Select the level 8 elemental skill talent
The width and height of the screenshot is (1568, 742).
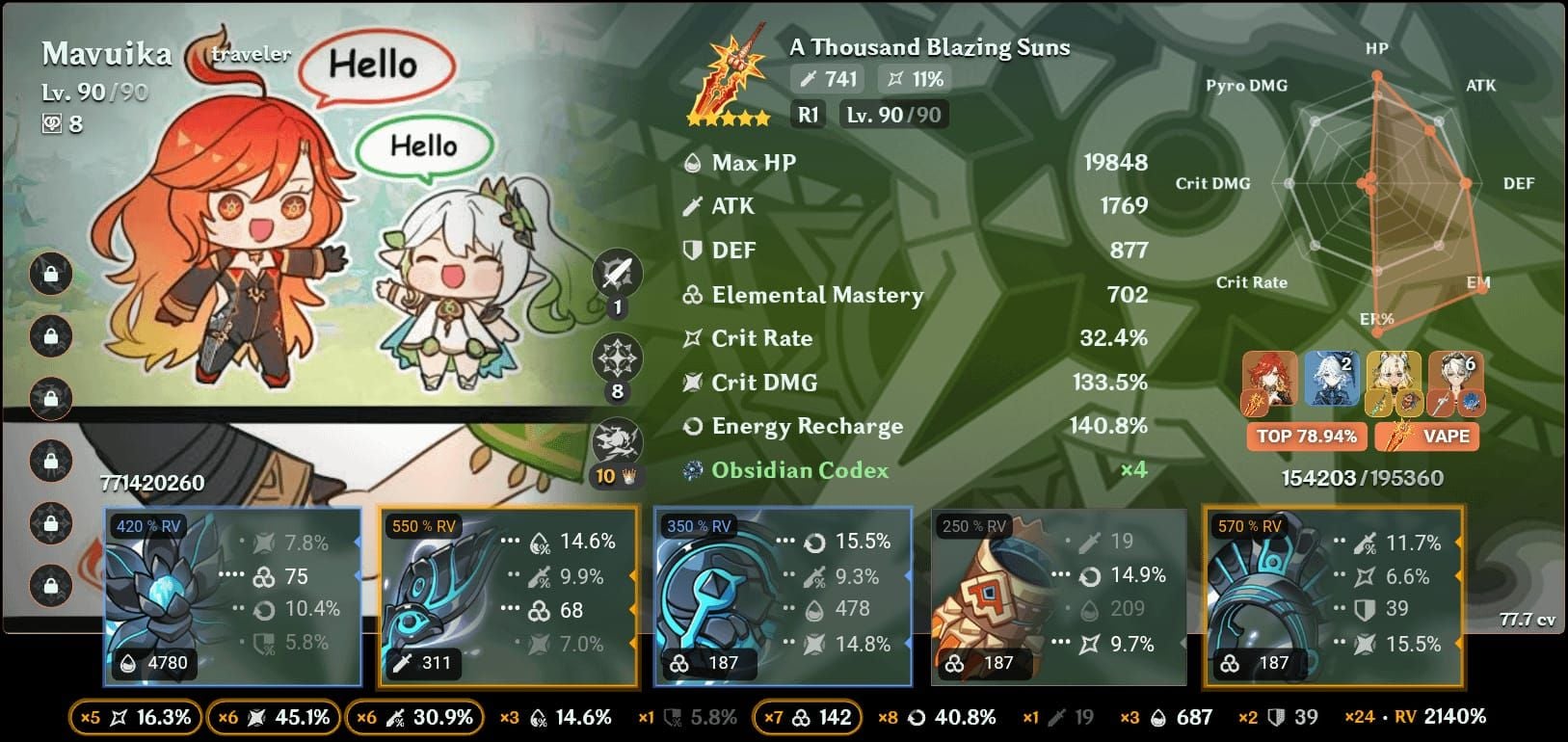(x=617, y=360)
